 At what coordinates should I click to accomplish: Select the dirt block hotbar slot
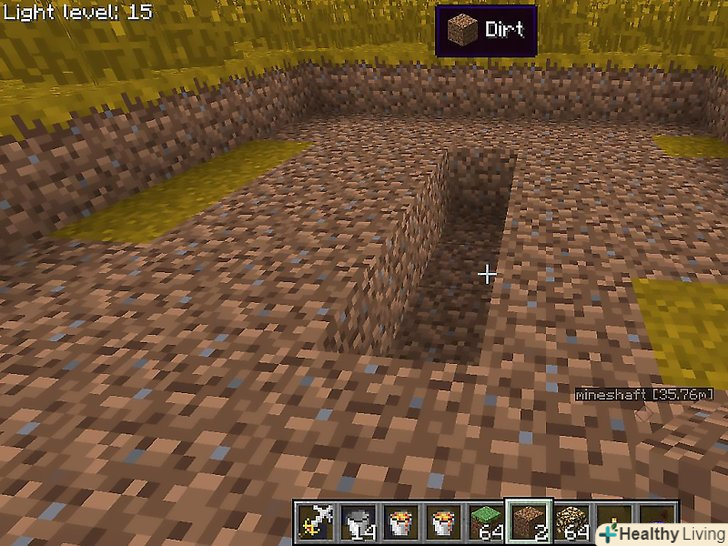(527, 520)
